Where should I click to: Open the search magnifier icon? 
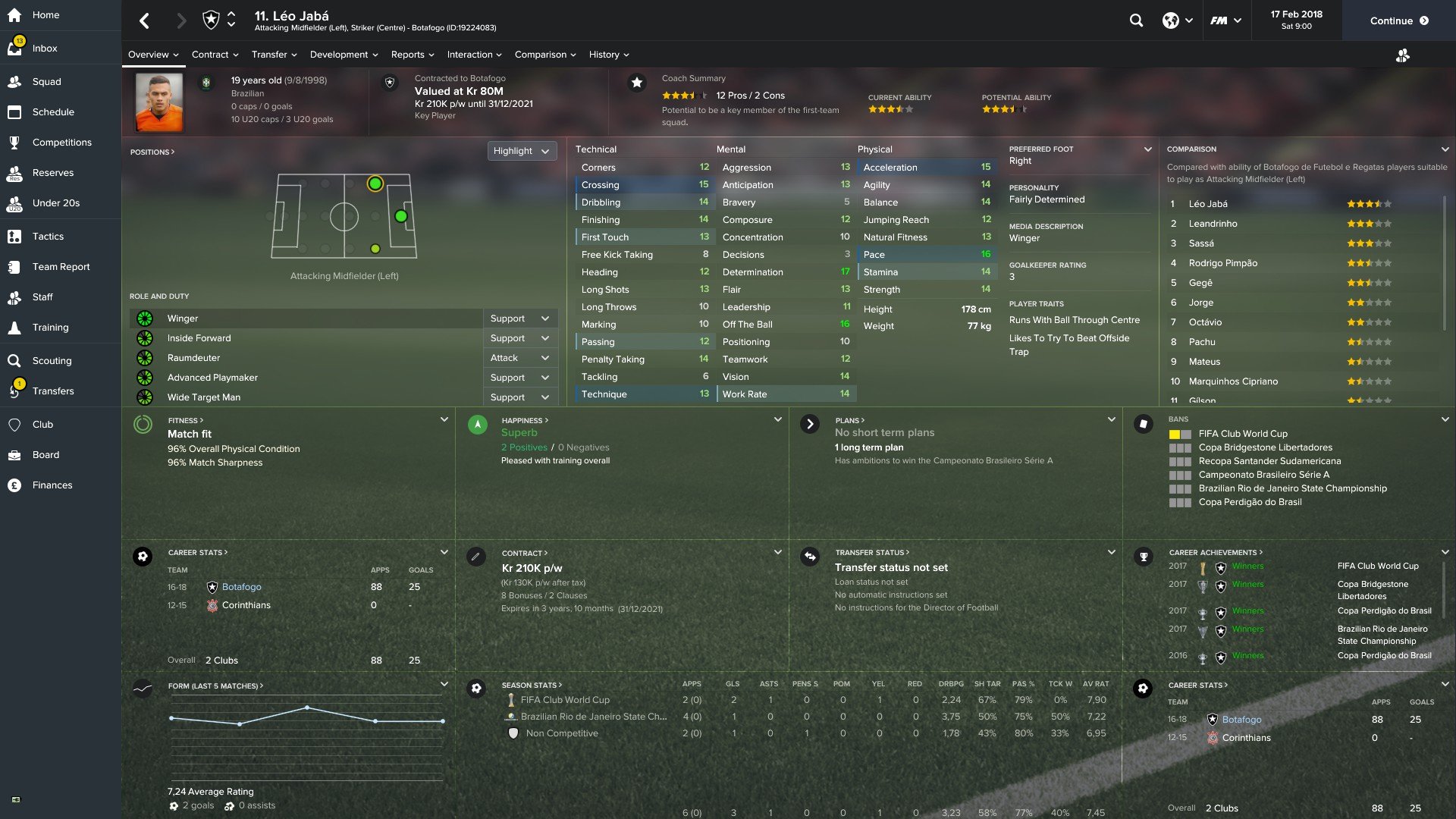(x=1136, y=20)
